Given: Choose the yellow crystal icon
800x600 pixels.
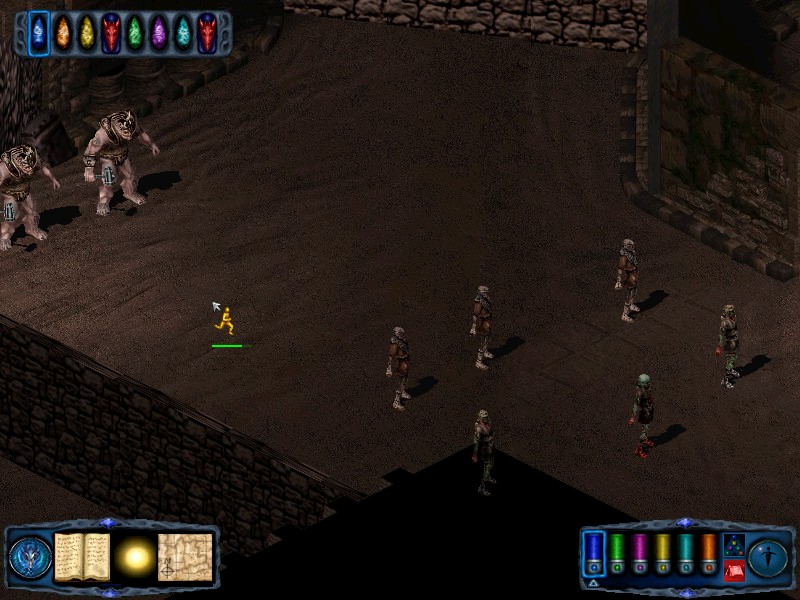Looking at the screenshot, I should (x=86, y=33).
